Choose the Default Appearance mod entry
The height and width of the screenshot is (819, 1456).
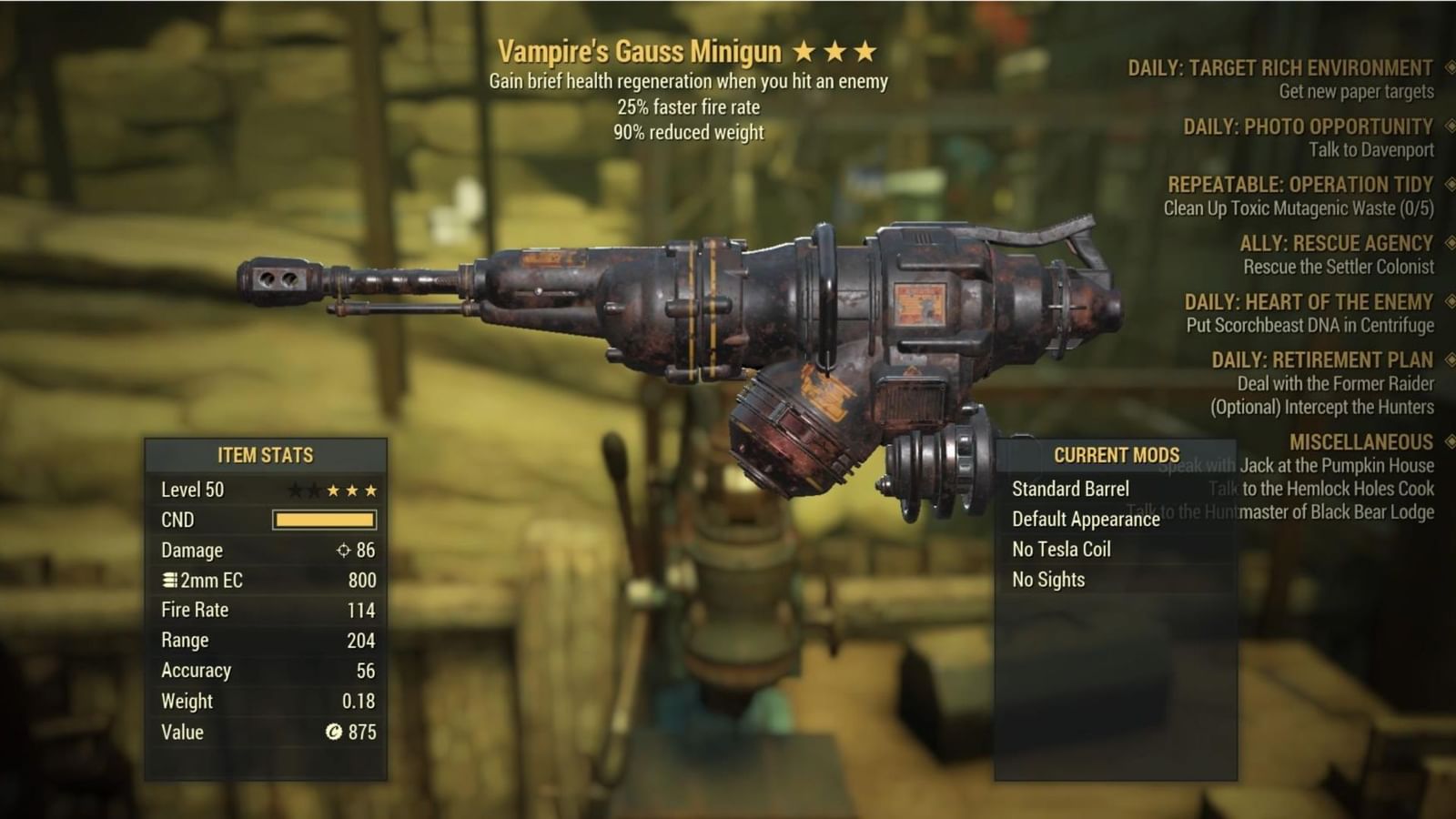[1086, 519]
